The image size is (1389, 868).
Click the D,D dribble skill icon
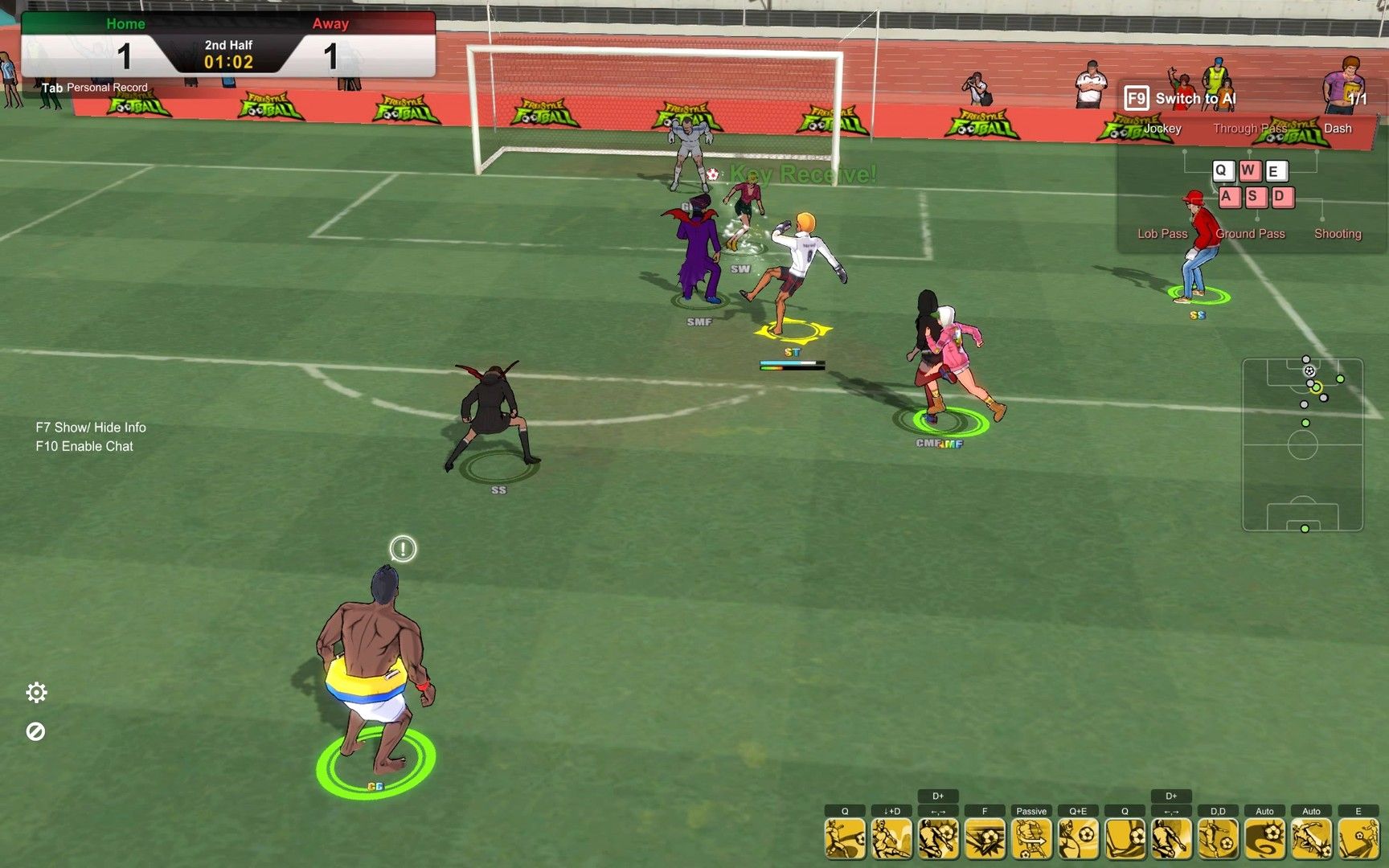1218,838
